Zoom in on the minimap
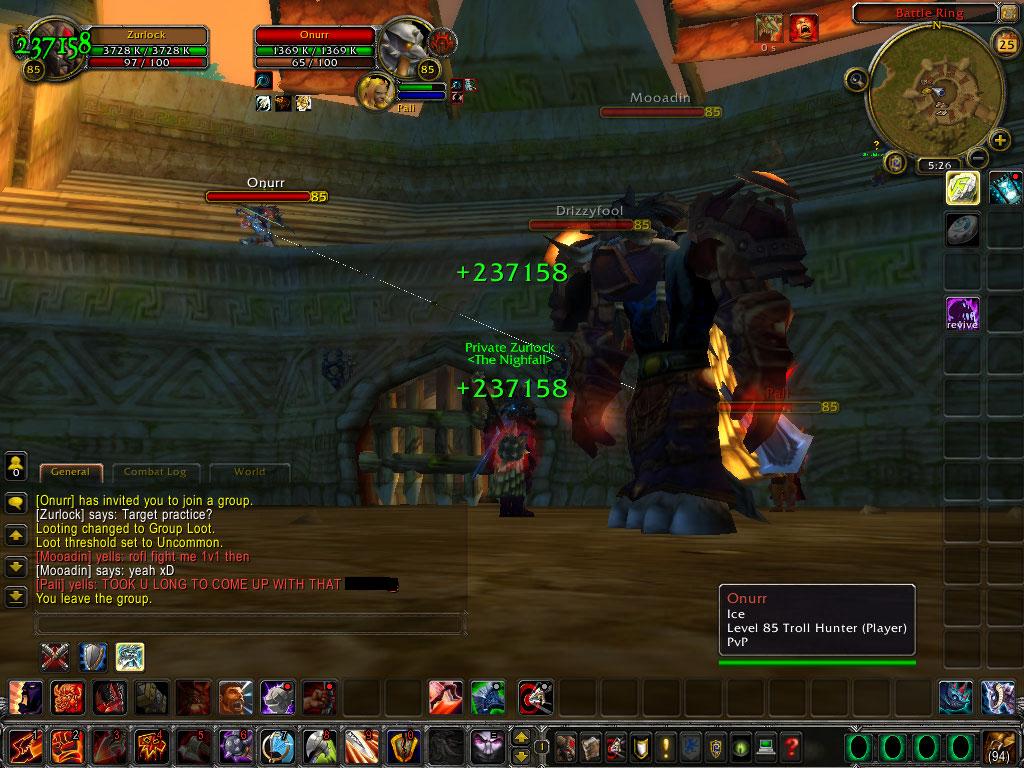Screen dimensions: 1024x768 999,140
